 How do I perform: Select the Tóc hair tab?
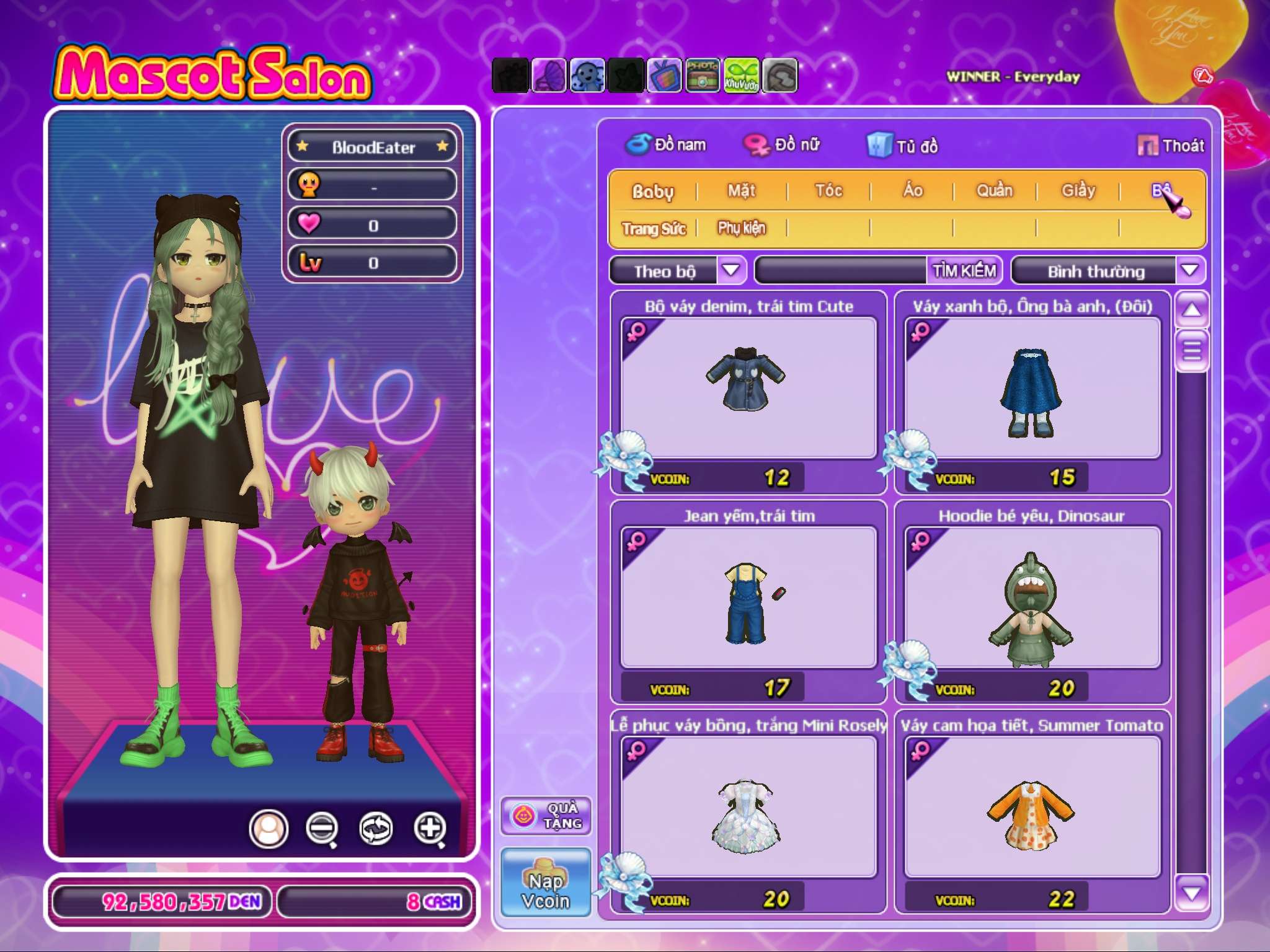(x=828, y=191)
